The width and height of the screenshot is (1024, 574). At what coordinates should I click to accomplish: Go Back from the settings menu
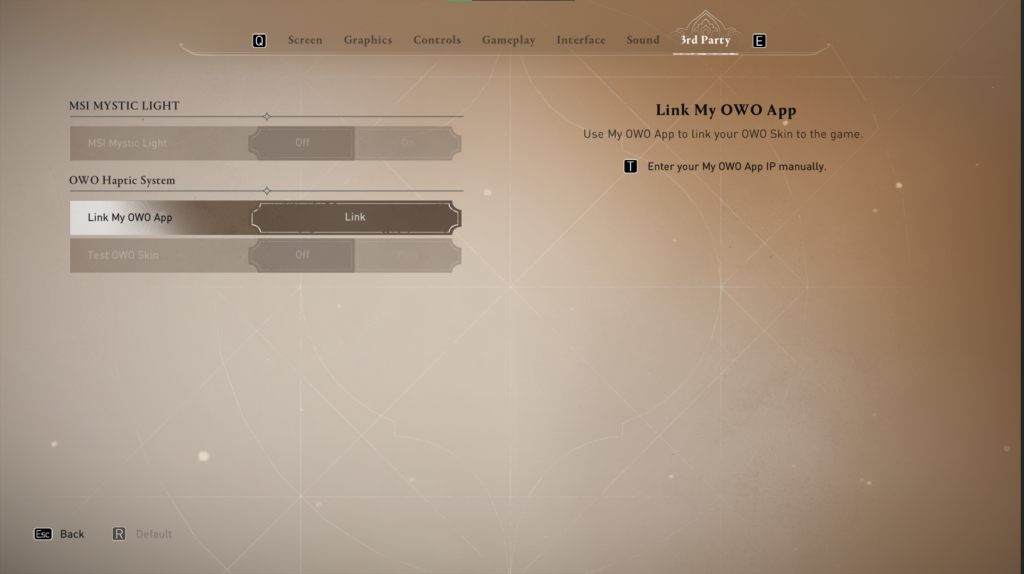click(61, 534)
